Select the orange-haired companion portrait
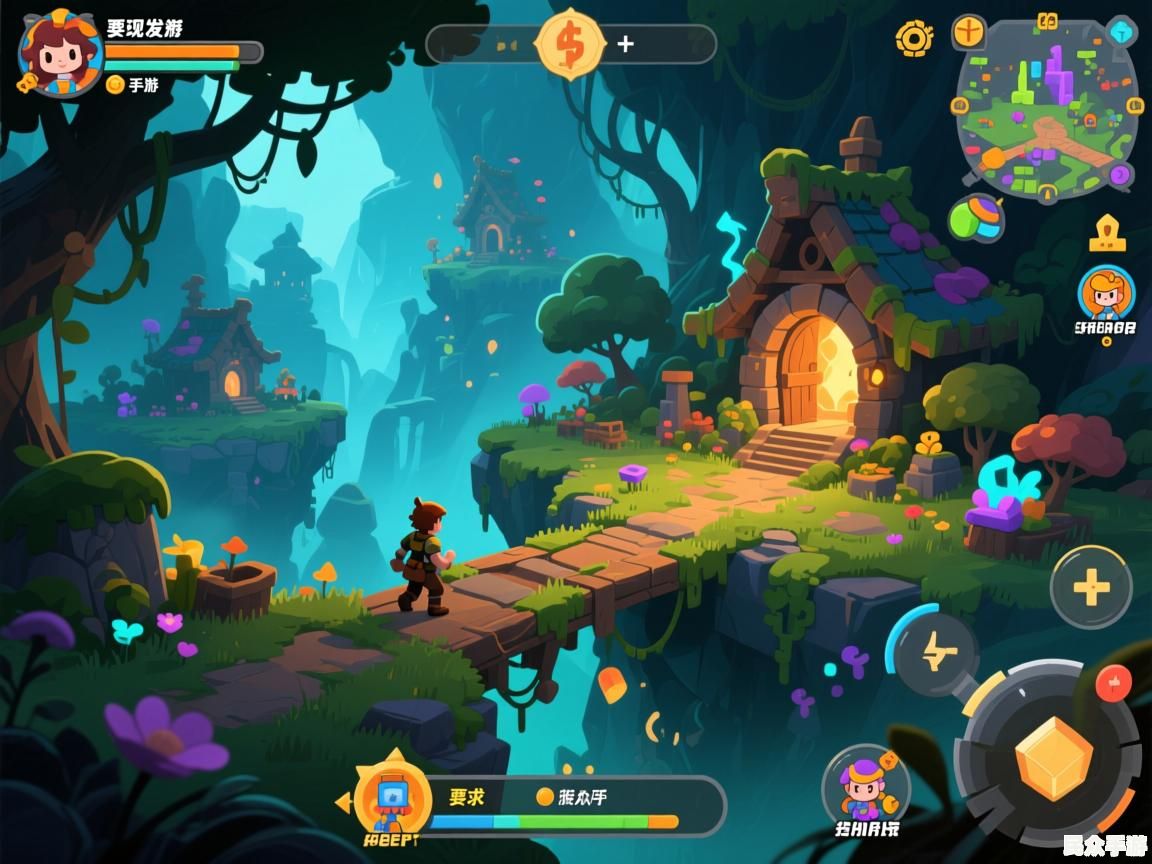 (1106, 293)
